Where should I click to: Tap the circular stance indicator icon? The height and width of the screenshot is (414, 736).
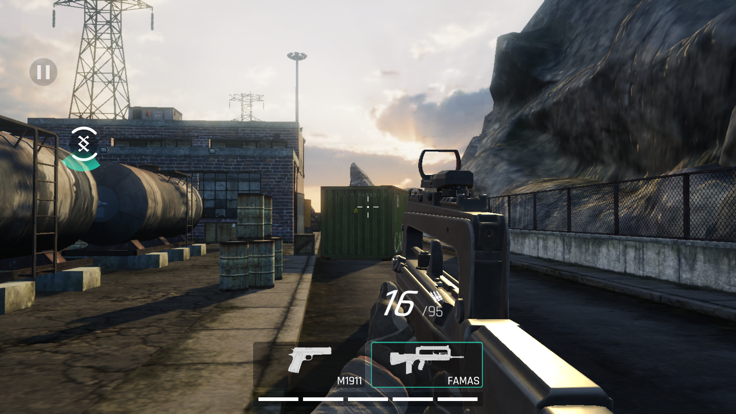[85, 144]
